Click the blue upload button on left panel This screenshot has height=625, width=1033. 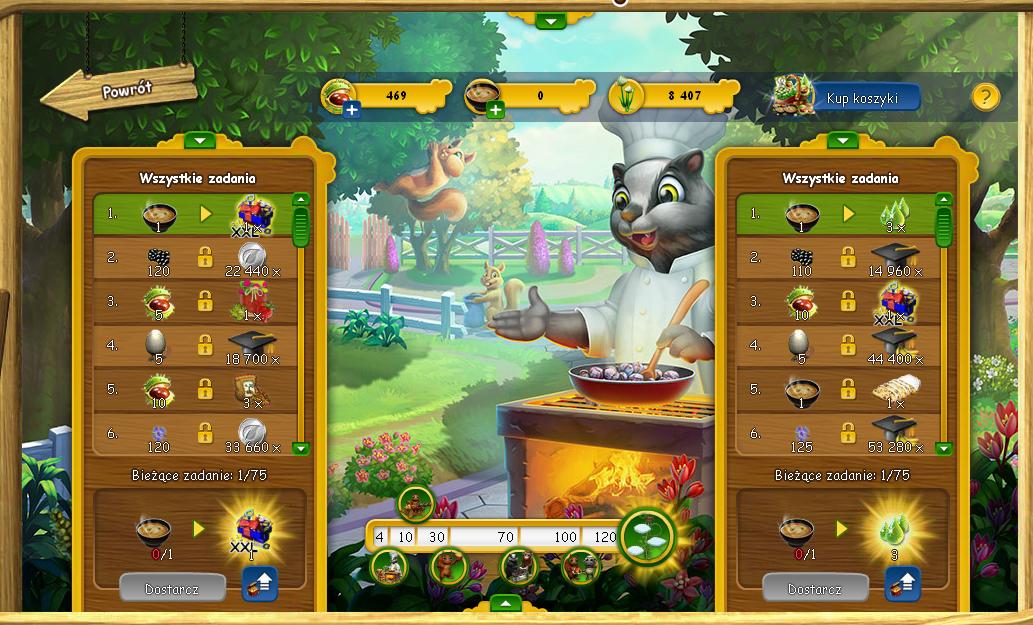pyautogui.click(x=260, y=585)
